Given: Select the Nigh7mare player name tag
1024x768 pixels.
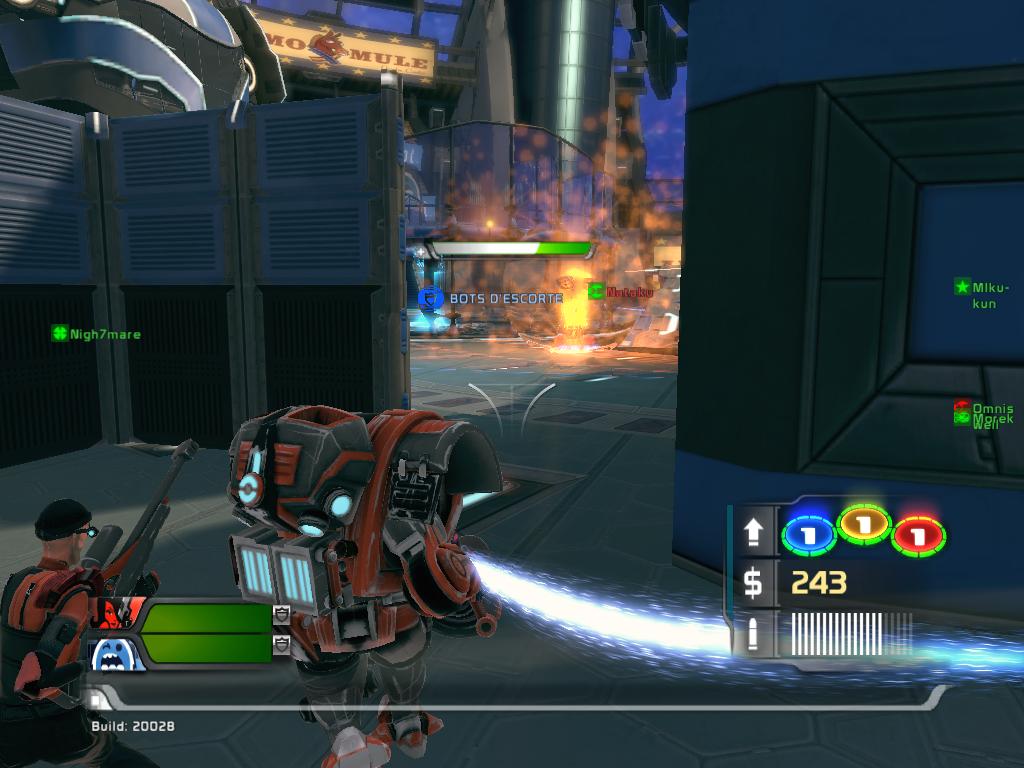Looking at the screenshot, I should point(97,334).
